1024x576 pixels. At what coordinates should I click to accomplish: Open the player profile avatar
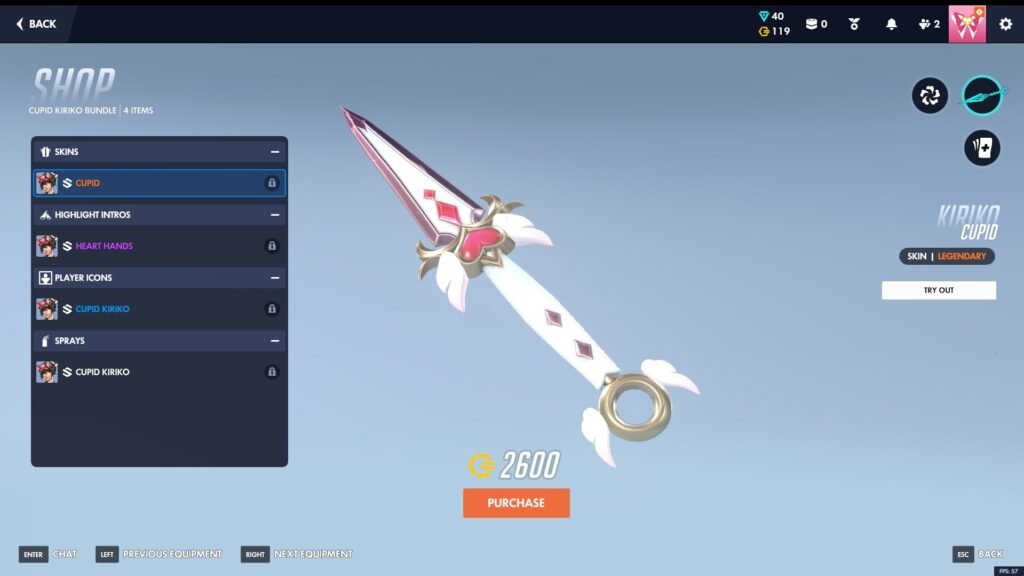(967, 24)
